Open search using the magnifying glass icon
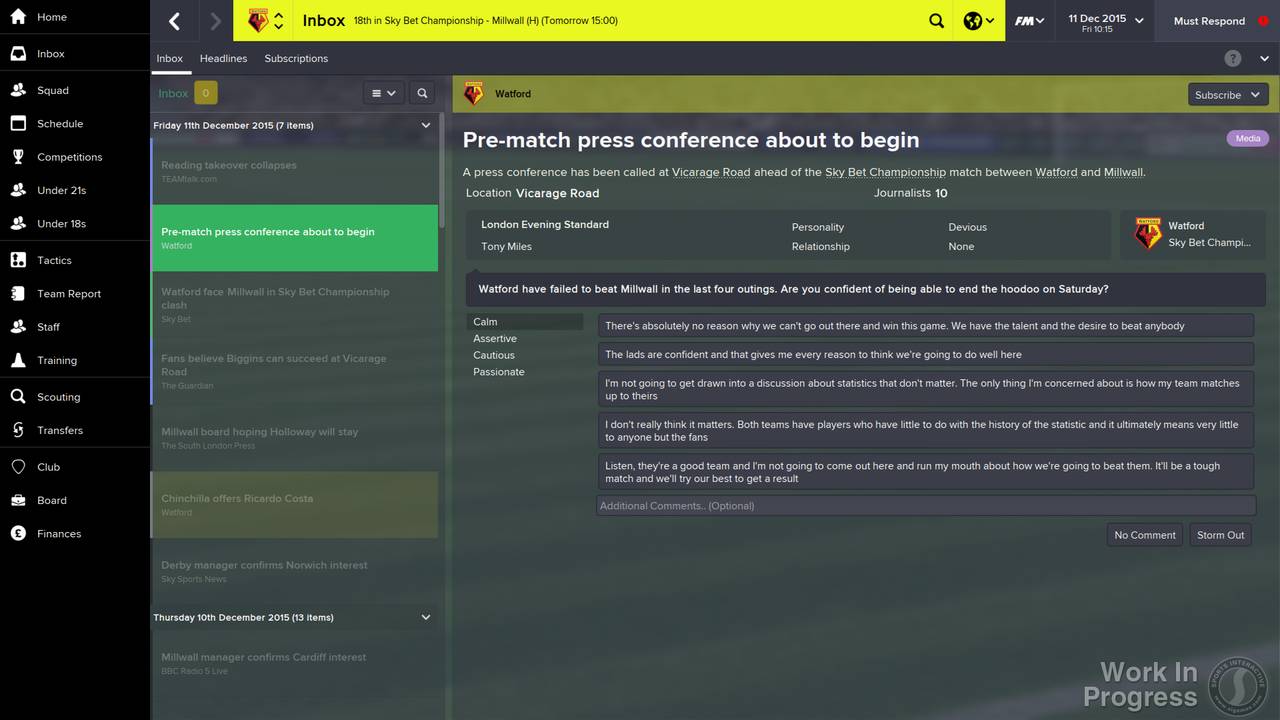Image resolution: width=1280 pixels, height=720 pixels. click(x=936, y=20)
